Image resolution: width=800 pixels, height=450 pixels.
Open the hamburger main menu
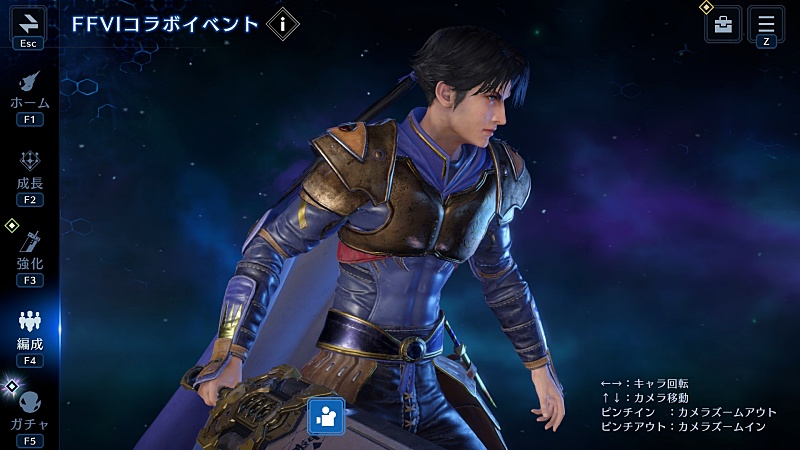[767, 24]
